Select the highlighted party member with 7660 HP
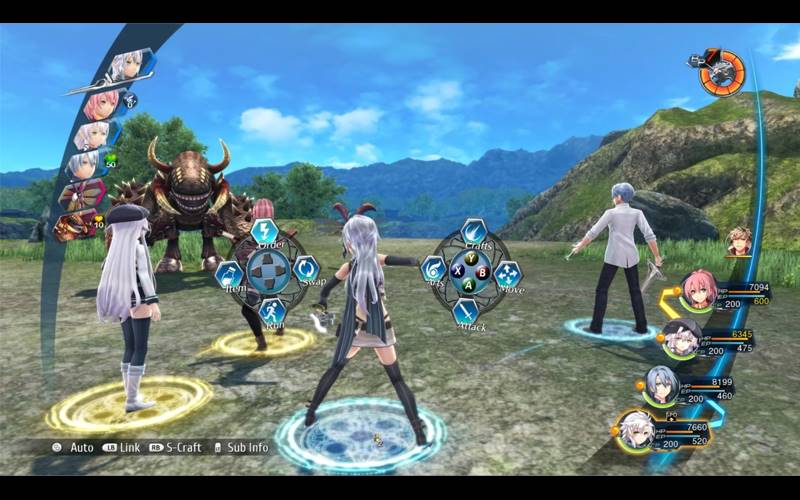800x500 pixels. pos(637,430)
